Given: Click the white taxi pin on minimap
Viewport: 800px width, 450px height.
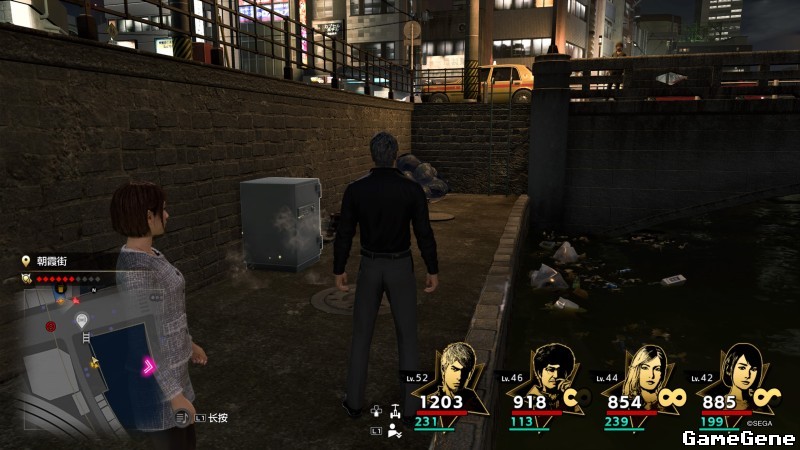Looking at the screenshot, I should pos(82,320).
